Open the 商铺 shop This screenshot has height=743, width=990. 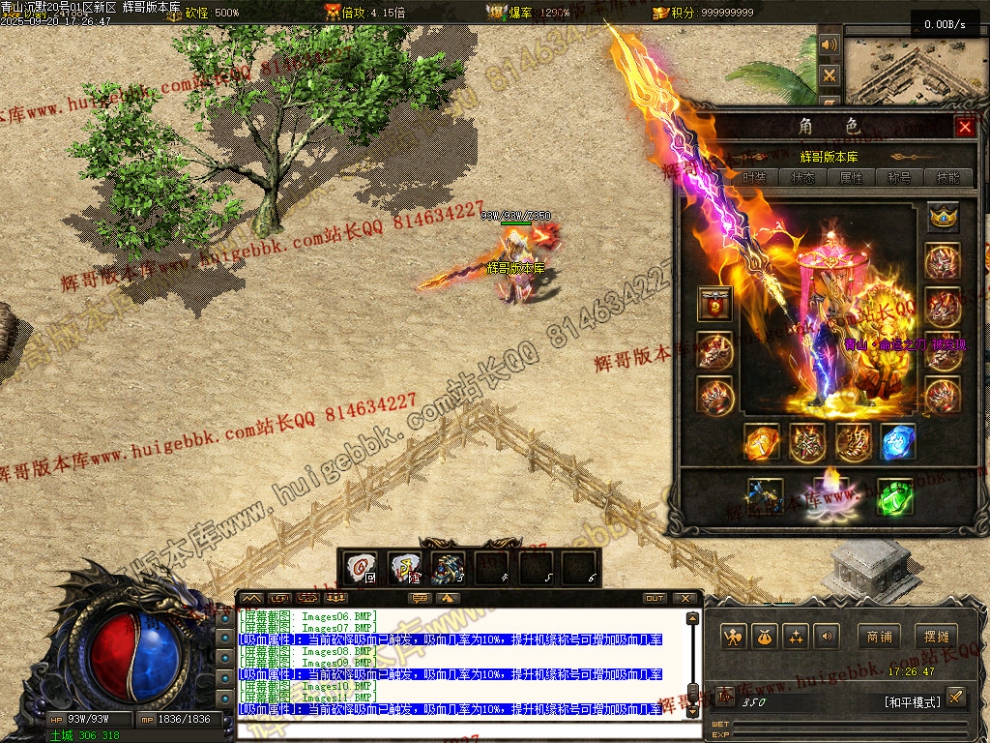878,636
